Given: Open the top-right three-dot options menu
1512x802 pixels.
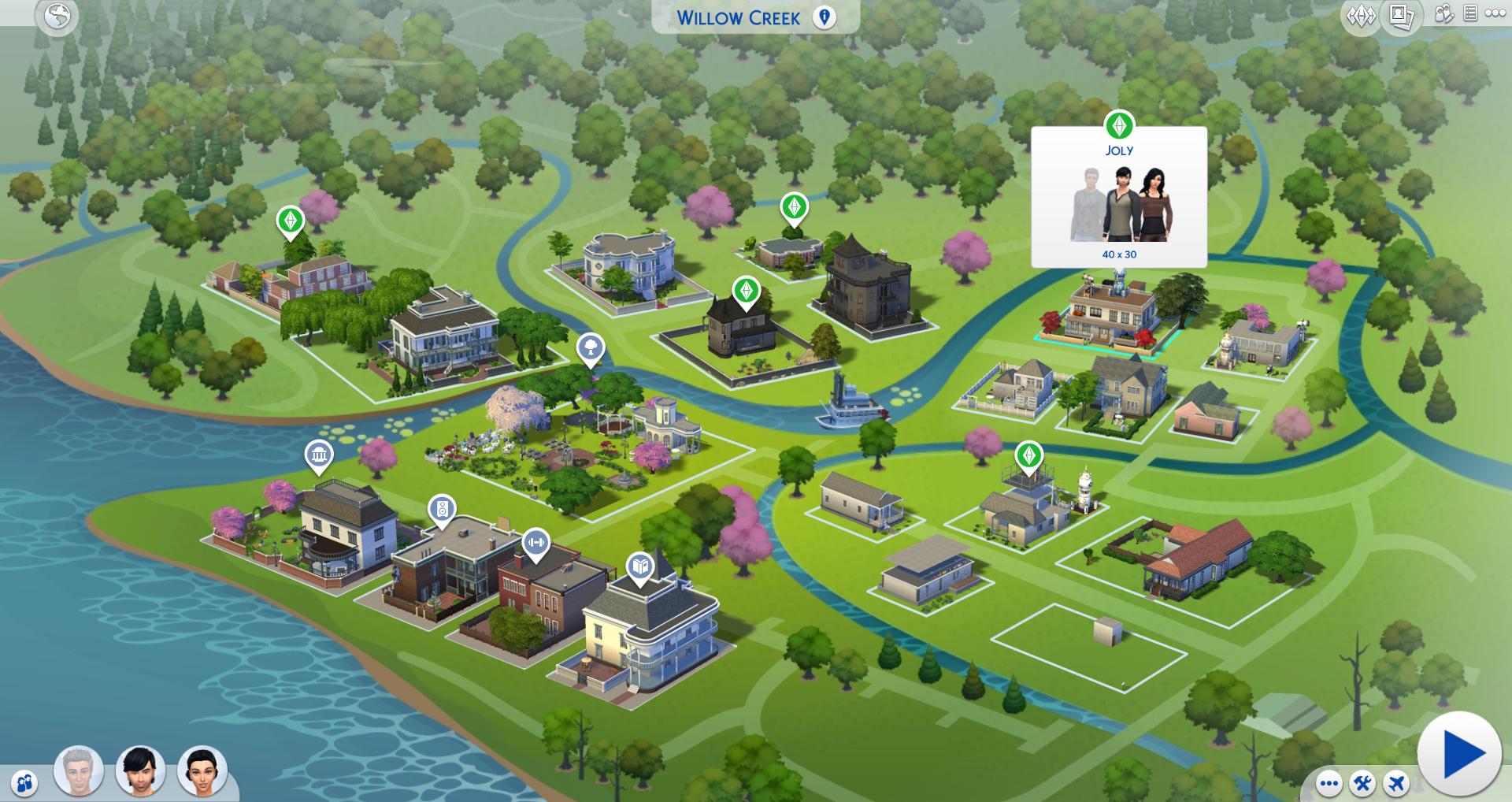Looking at the screenshot, I should point(1495,14).
